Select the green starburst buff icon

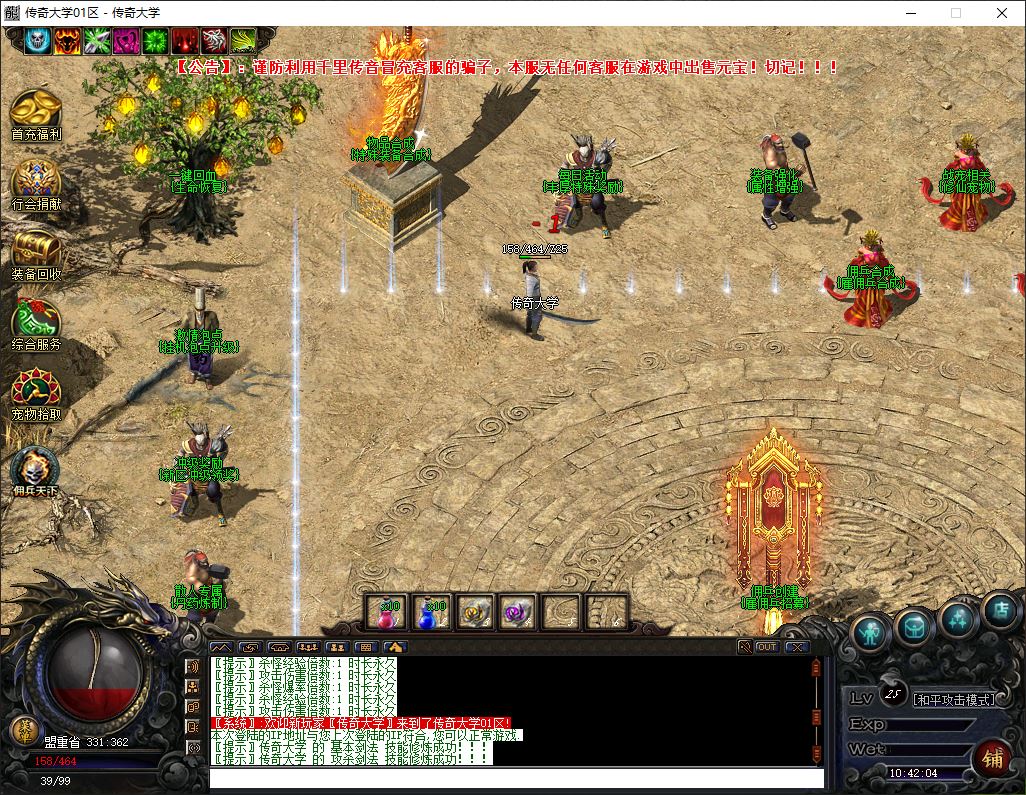tap(155, 41)
